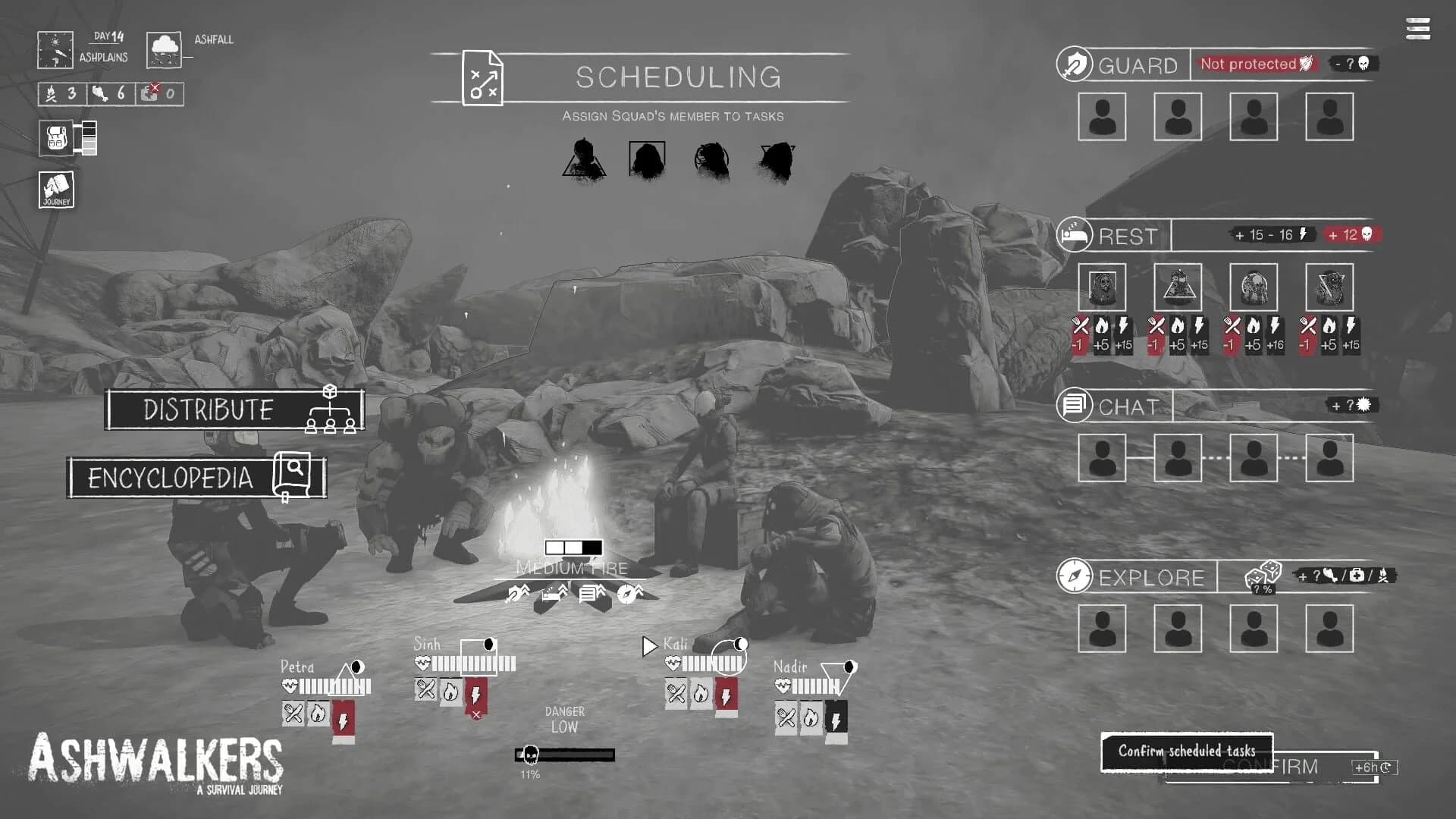1456x819 pixels.
Task: Toggle Kali's play indicator
Action: (649, 647)
